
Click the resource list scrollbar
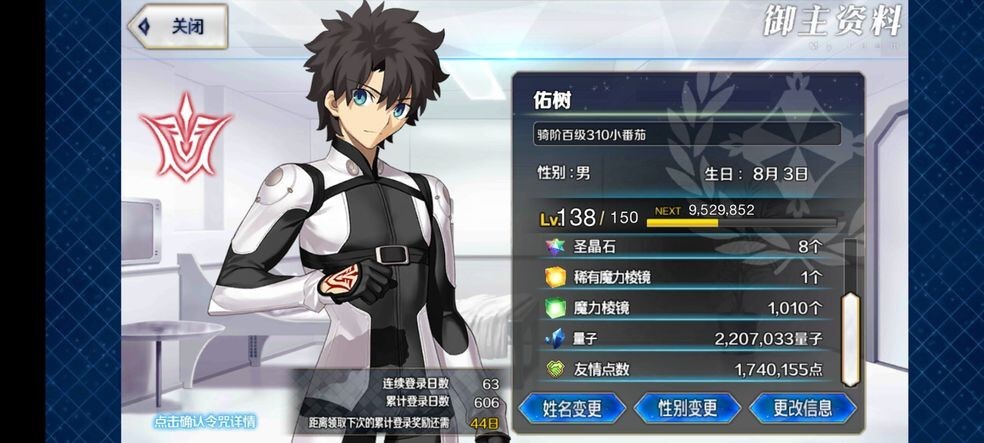850,340
